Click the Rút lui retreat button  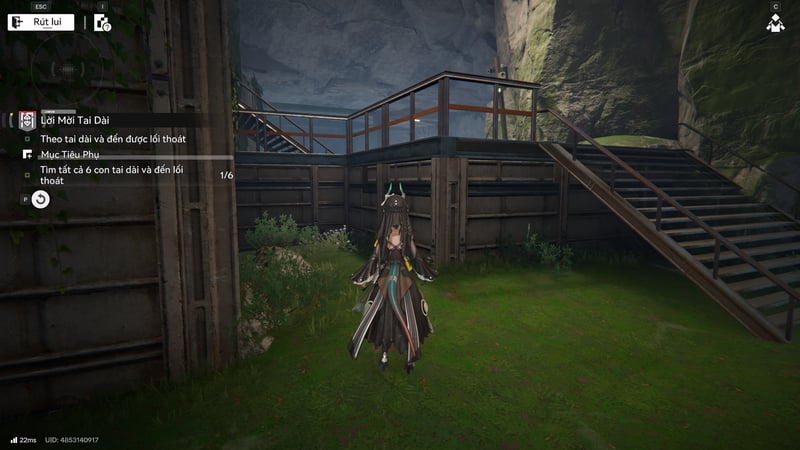click(41, 22)
